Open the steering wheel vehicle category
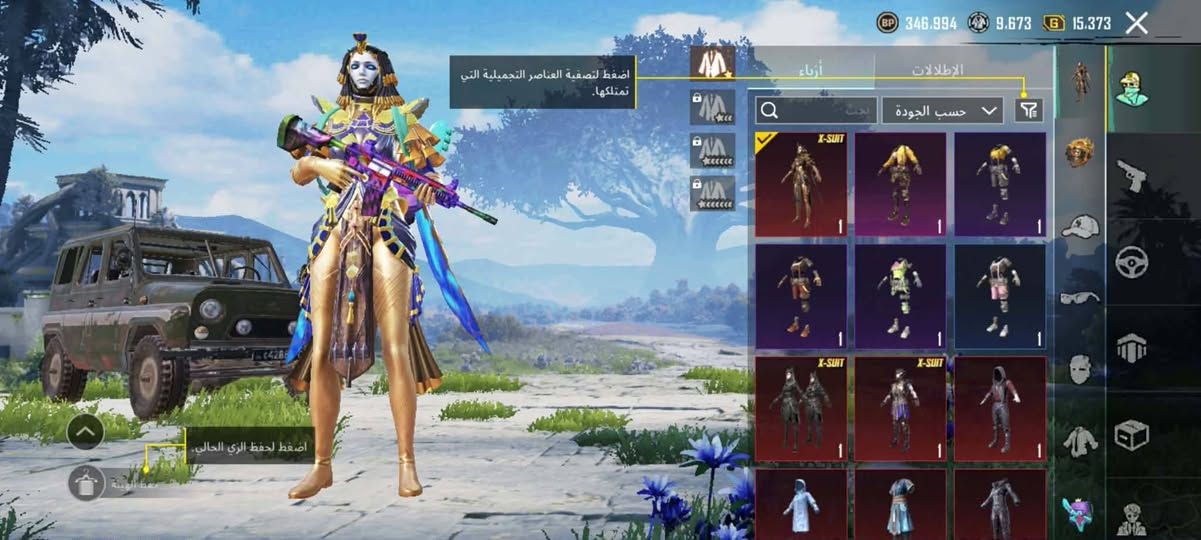Viewport: 1201px width, 540px height. point(1131,262)
